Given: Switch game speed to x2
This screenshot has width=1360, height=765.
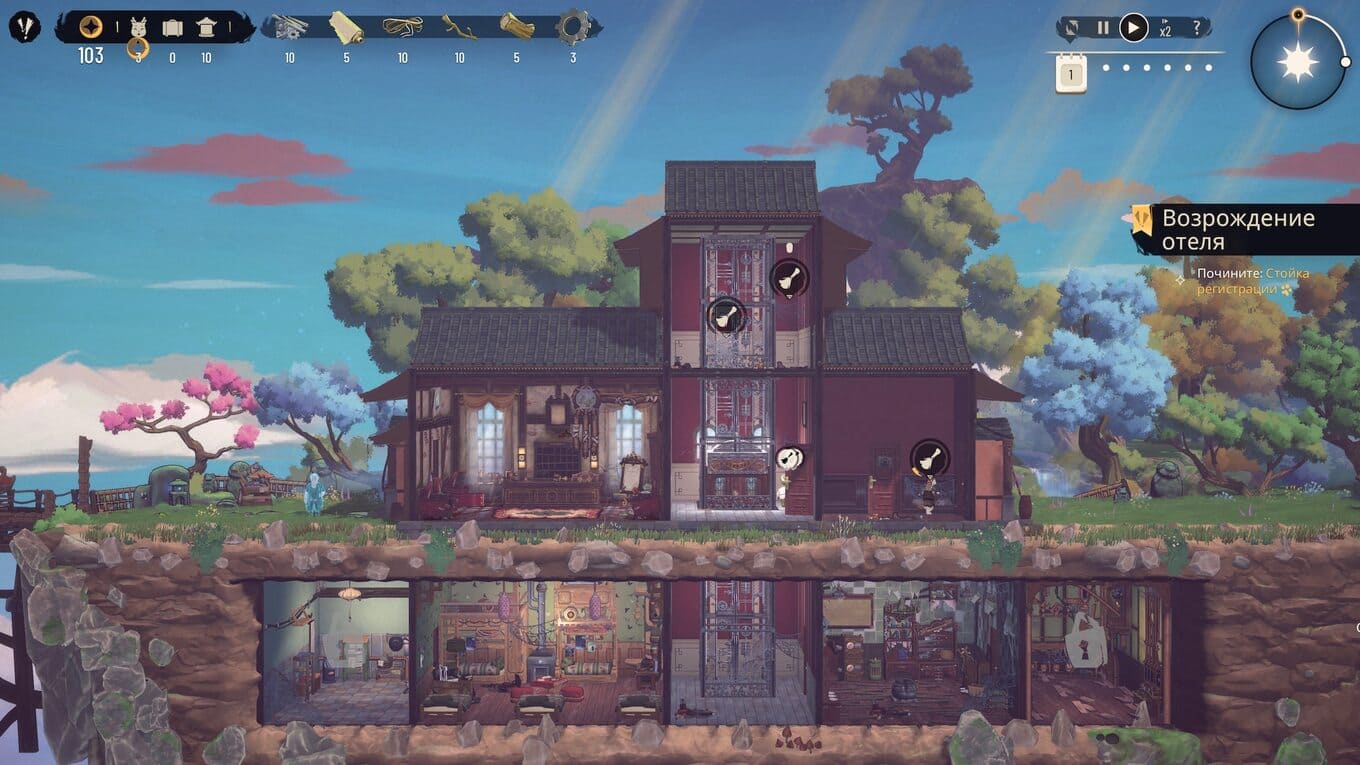Looking at the screenshot, I should [1165, 29].
